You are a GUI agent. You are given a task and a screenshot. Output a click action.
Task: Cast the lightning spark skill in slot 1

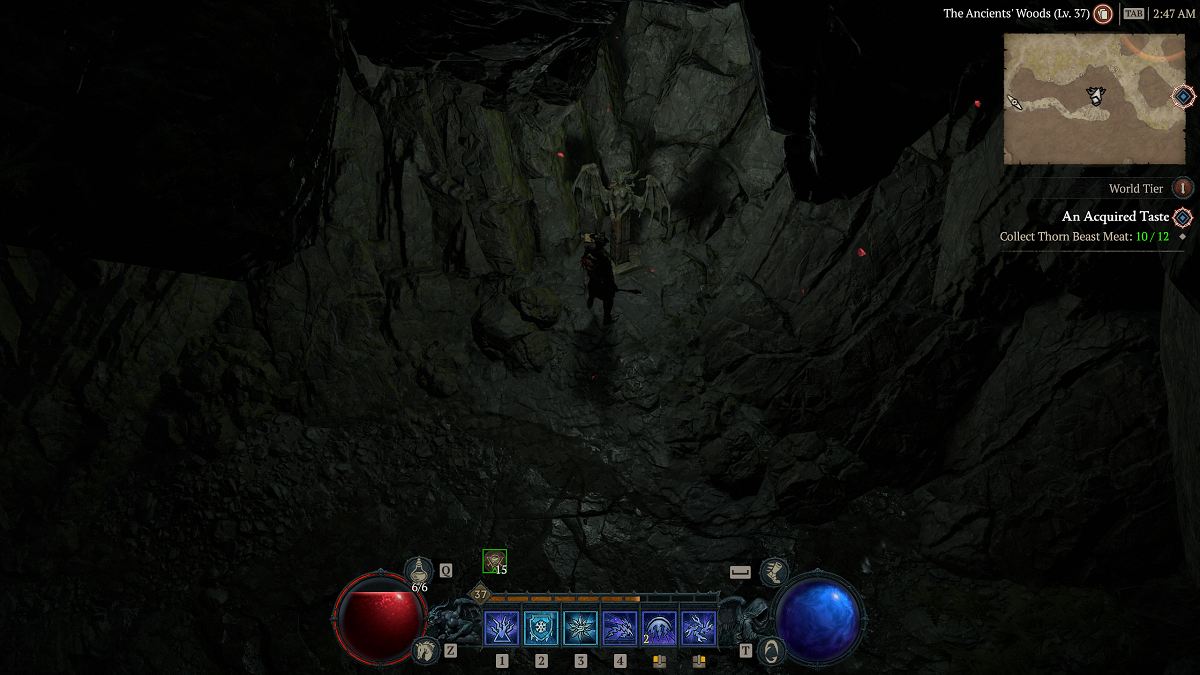pyautogui.click(x=502, y=629)
